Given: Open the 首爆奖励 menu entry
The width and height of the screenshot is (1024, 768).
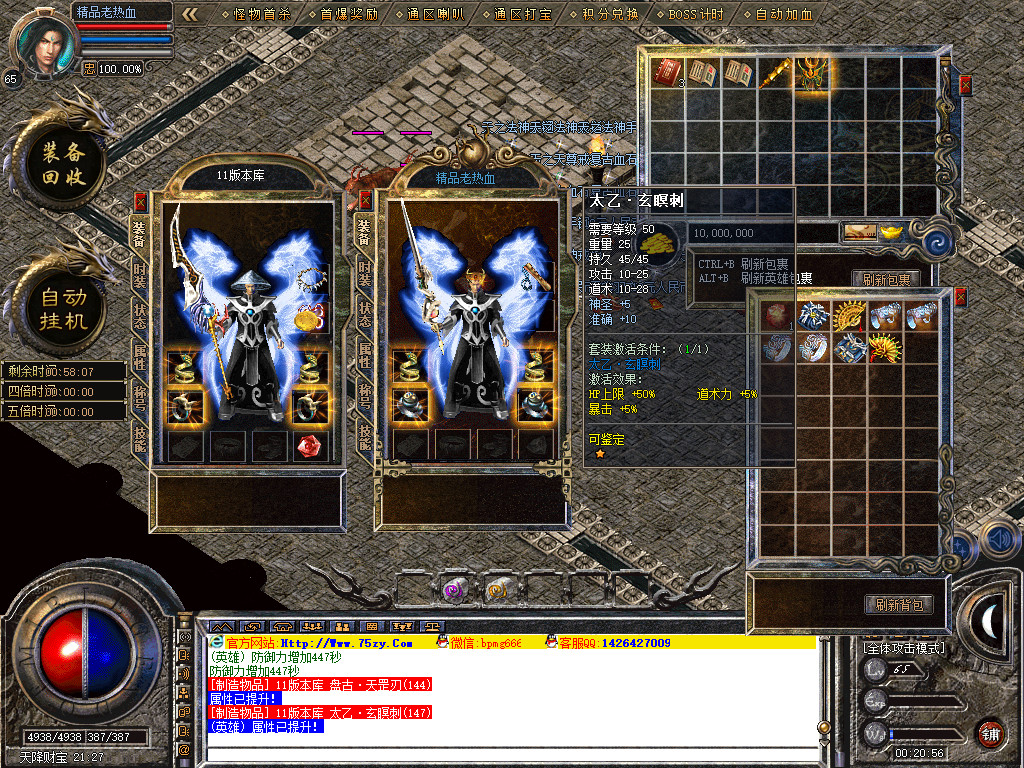Looking at the screenshot, I should [x=349, y=15].
